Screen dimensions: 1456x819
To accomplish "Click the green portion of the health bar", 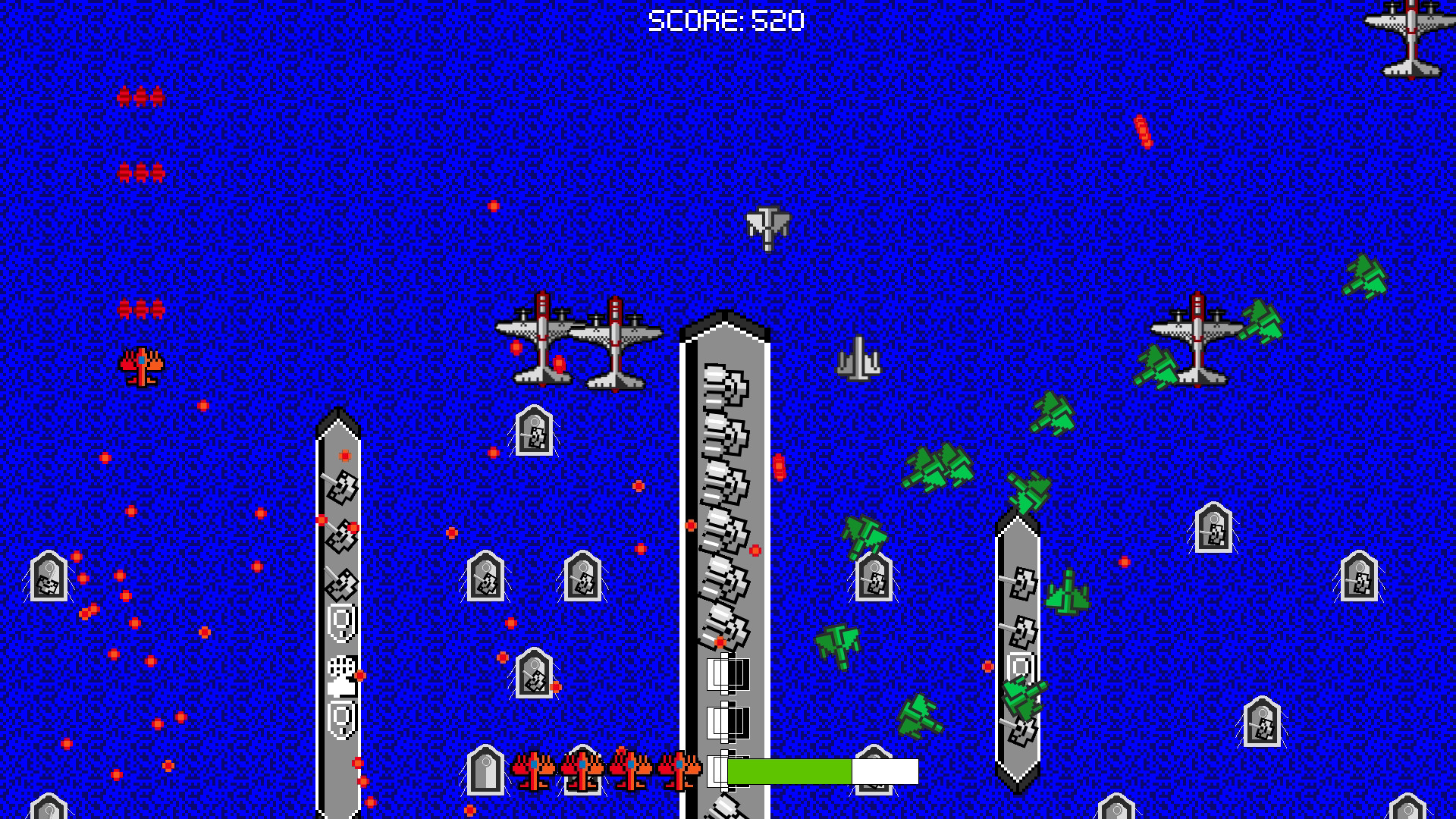I will pos(789,771).
